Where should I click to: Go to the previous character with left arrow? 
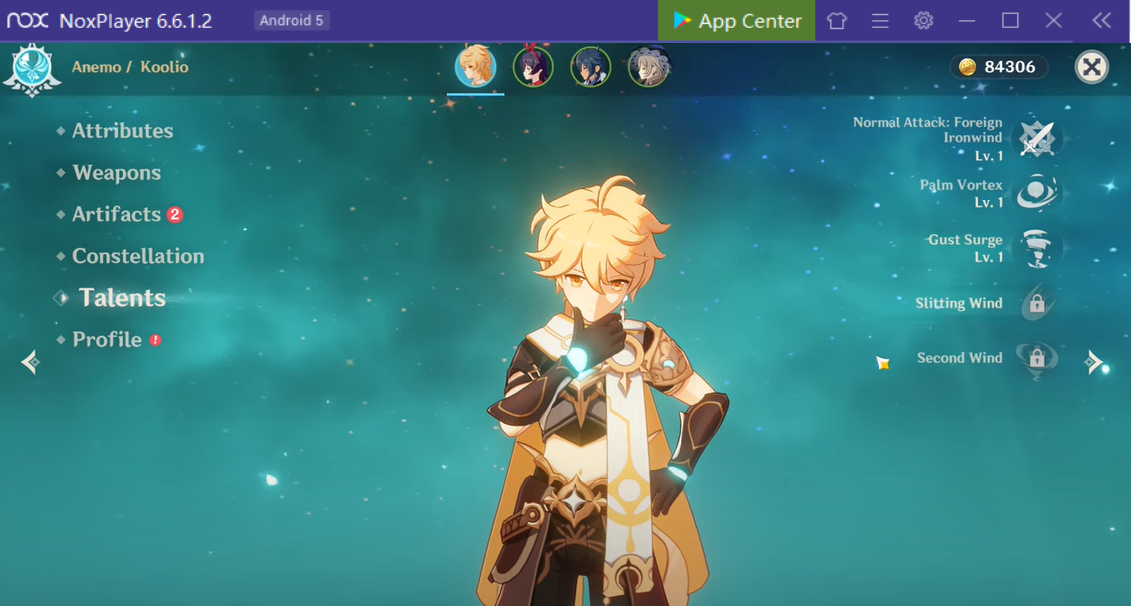tap(30, 362)
